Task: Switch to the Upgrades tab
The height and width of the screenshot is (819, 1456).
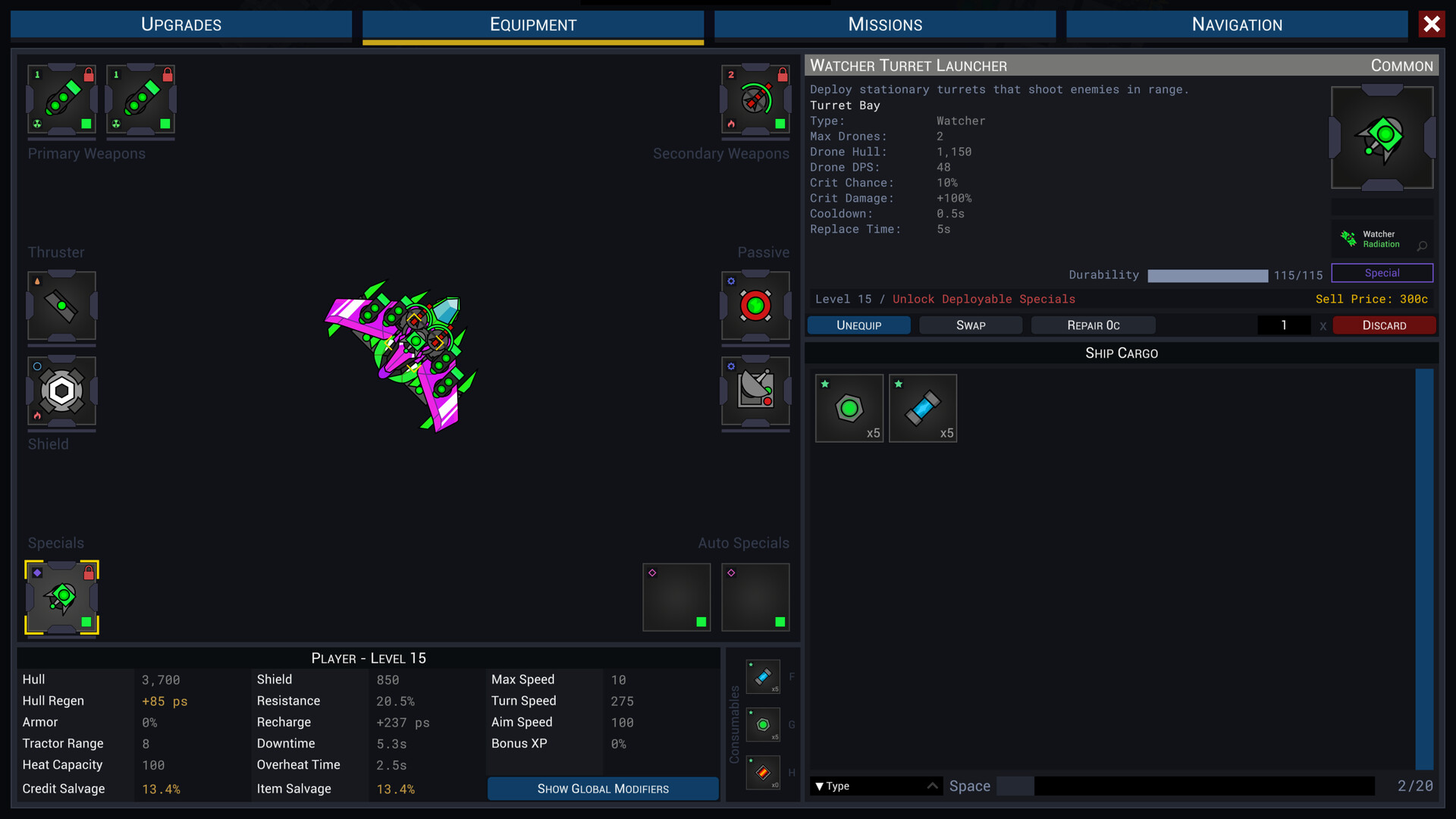Action: coord(180,24)
